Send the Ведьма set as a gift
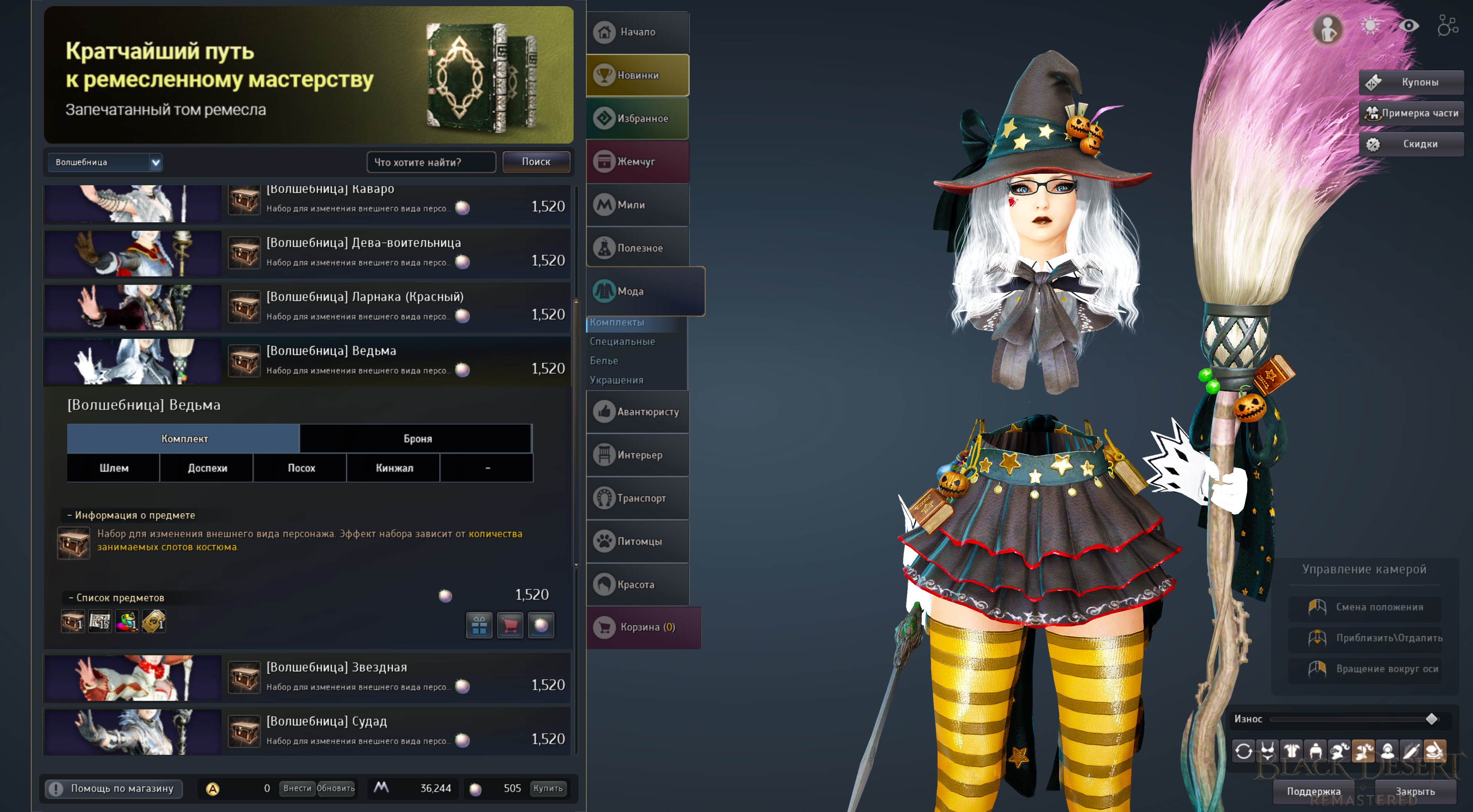 tap(479, 625)
